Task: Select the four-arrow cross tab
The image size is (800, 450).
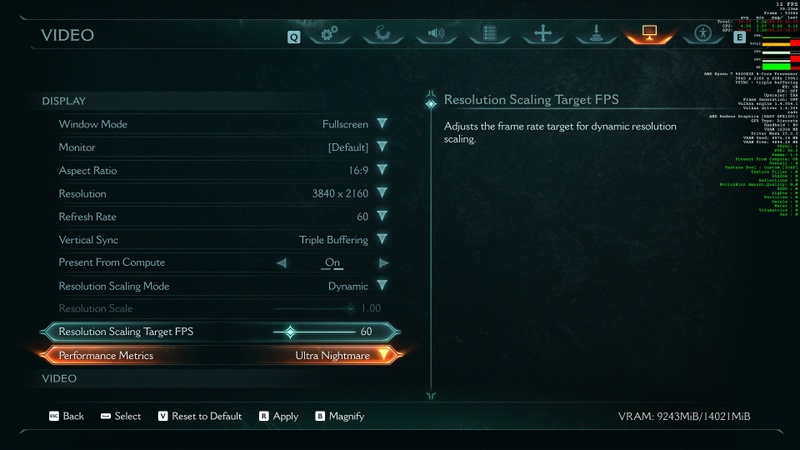Action: click(543, 34)
